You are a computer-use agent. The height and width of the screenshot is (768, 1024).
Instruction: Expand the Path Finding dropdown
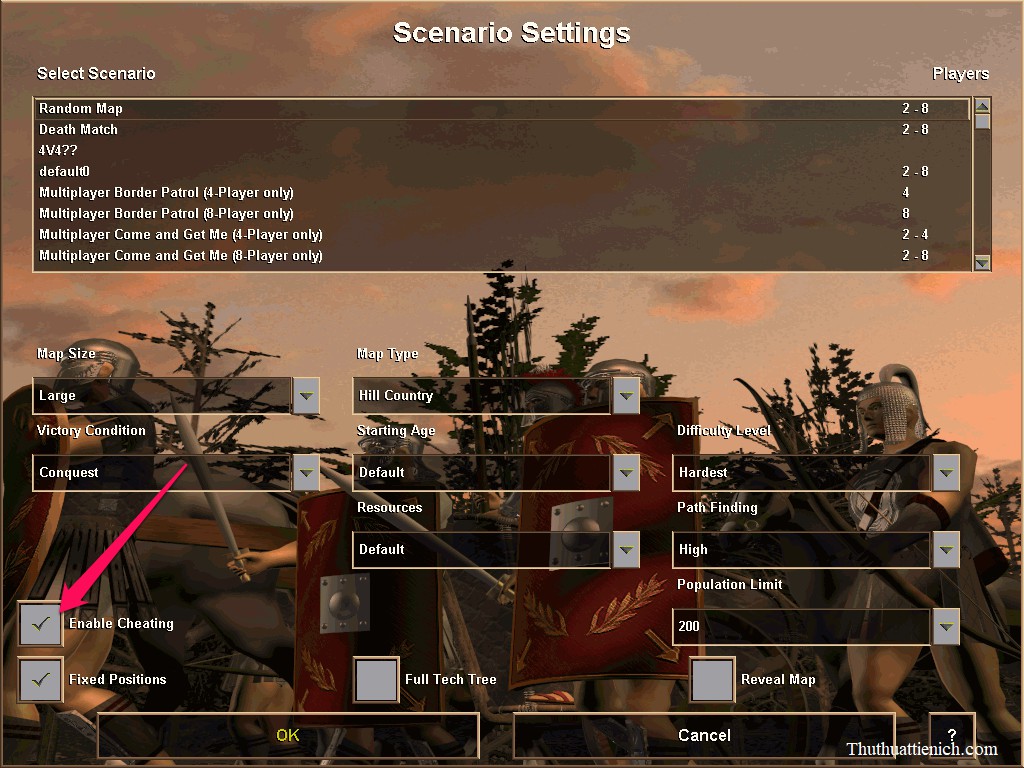(946, 550)
